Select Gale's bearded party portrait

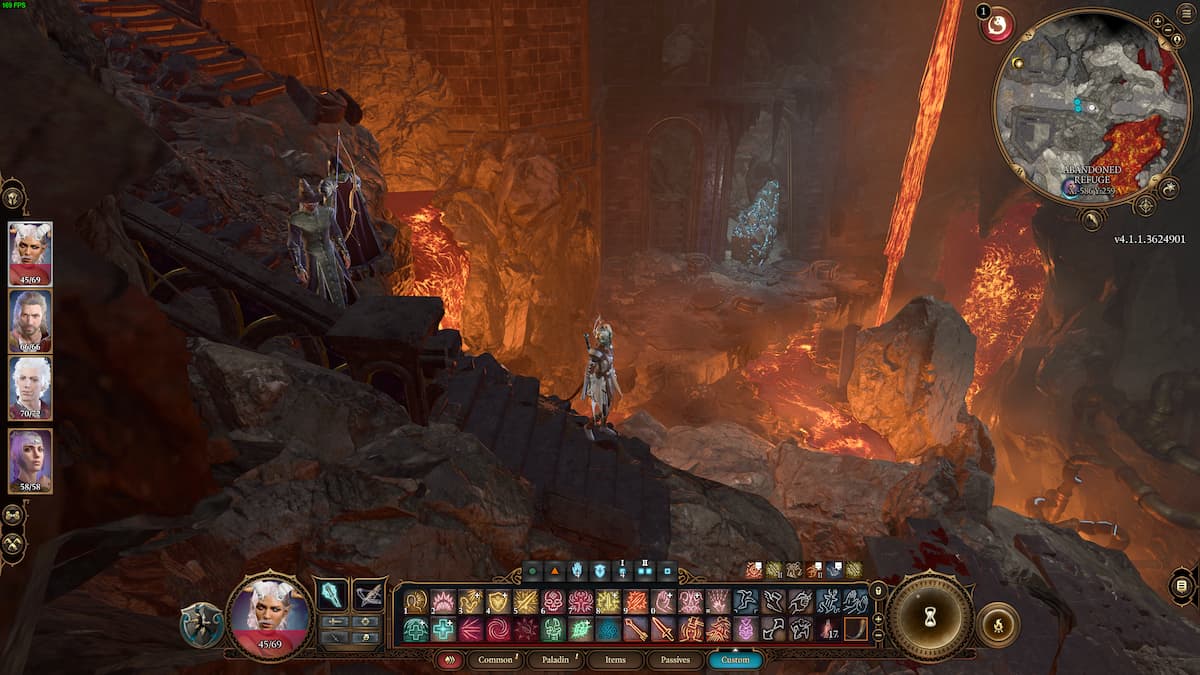tap(30, 322)
